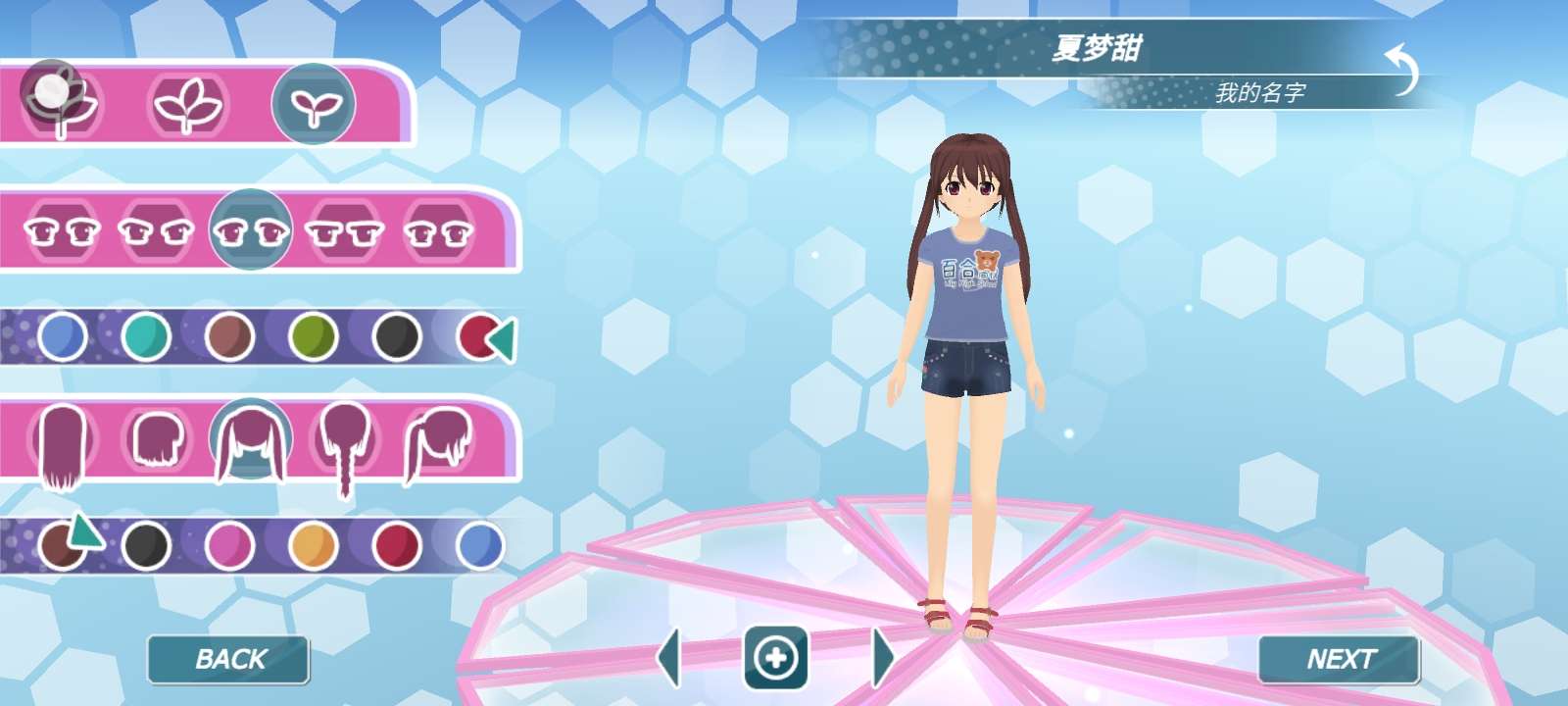Select the orange hair color swatch
The height and width of the screenshot is (706, 1568).
(x=314, y=545)
